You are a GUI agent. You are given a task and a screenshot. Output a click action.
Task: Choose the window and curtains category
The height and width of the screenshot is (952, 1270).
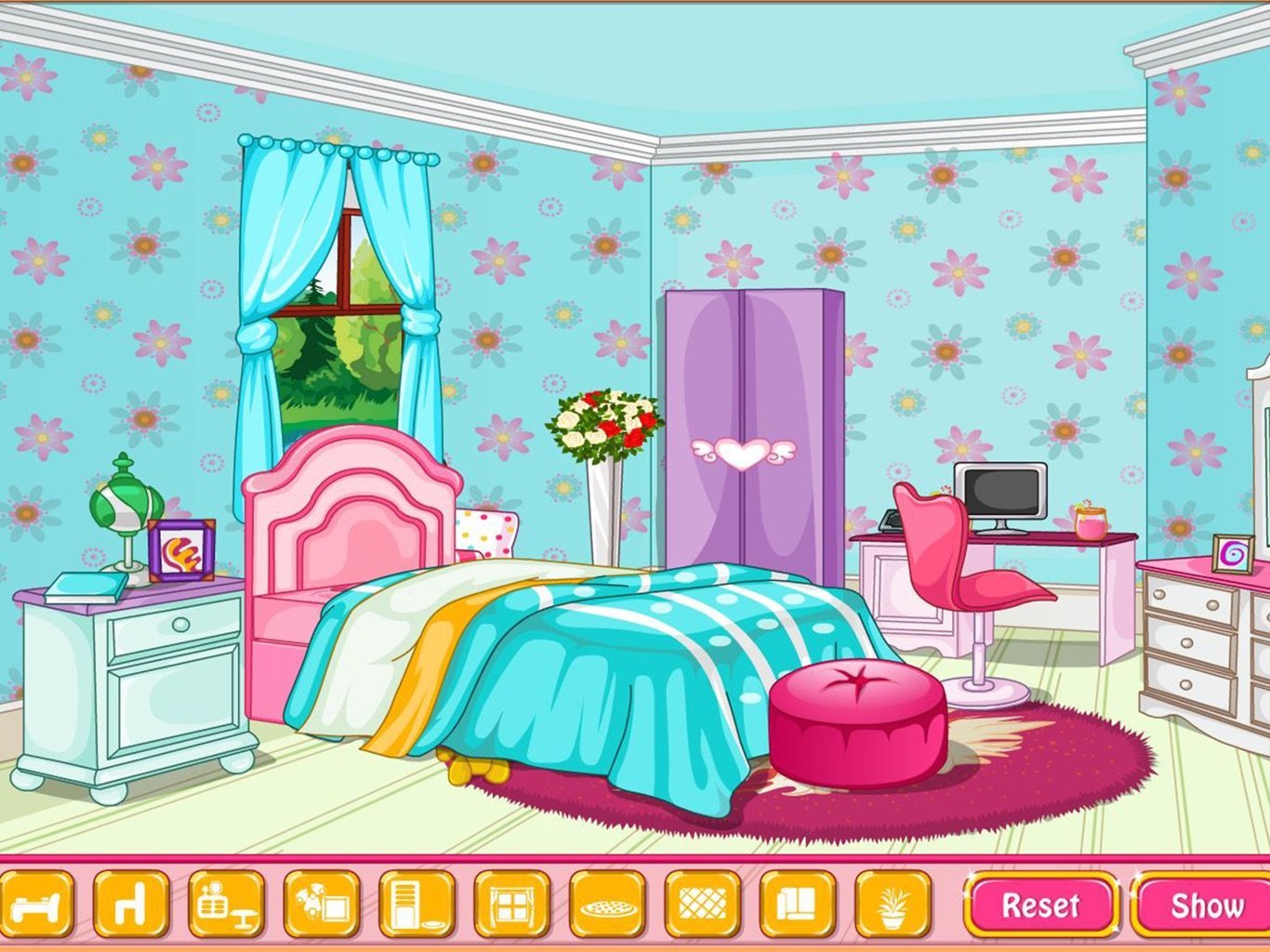[511, 904]
